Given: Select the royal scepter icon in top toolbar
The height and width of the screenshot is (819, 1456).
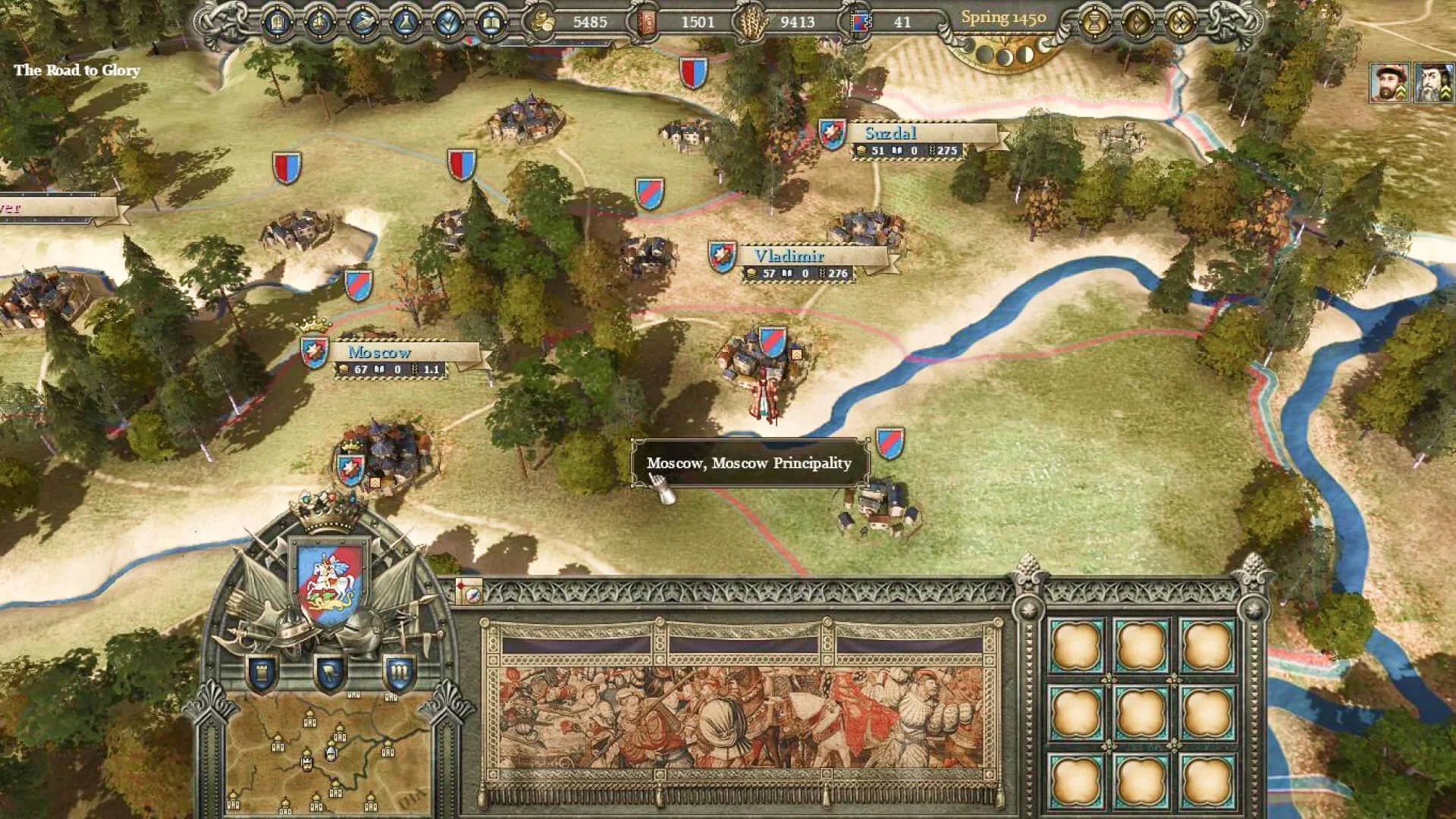Looking at the screenshot, I should point(321,22).
